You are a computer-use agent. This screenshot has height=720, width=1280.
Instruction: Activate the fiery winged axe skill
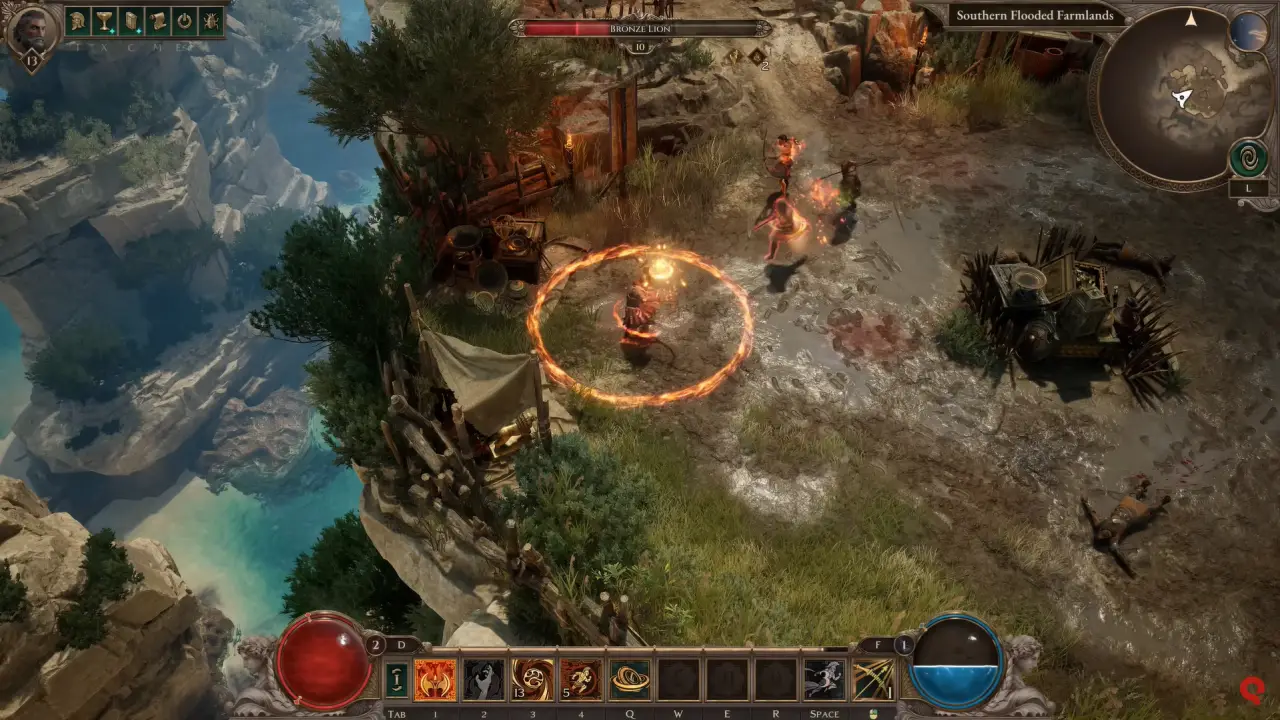(435, 680)
